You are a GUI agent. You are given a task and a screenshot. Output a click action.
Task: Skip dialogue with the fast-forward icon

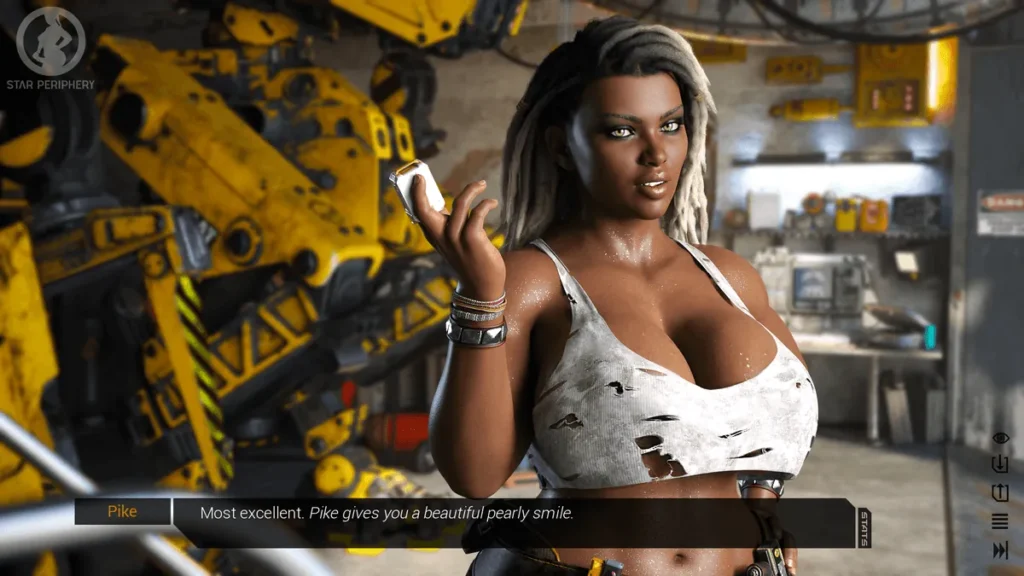tap(1000, 550)
